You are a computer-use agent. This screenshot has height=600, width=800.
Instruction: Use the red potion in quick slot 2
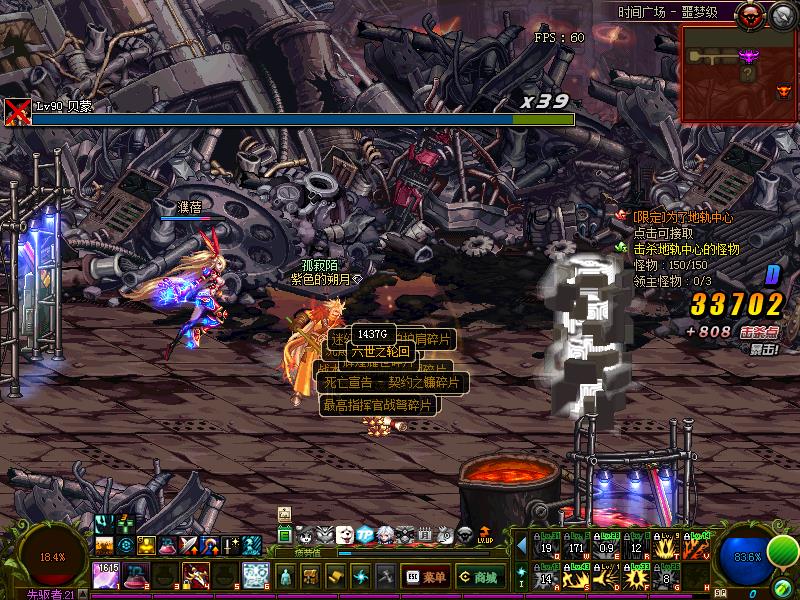(136, 575)
